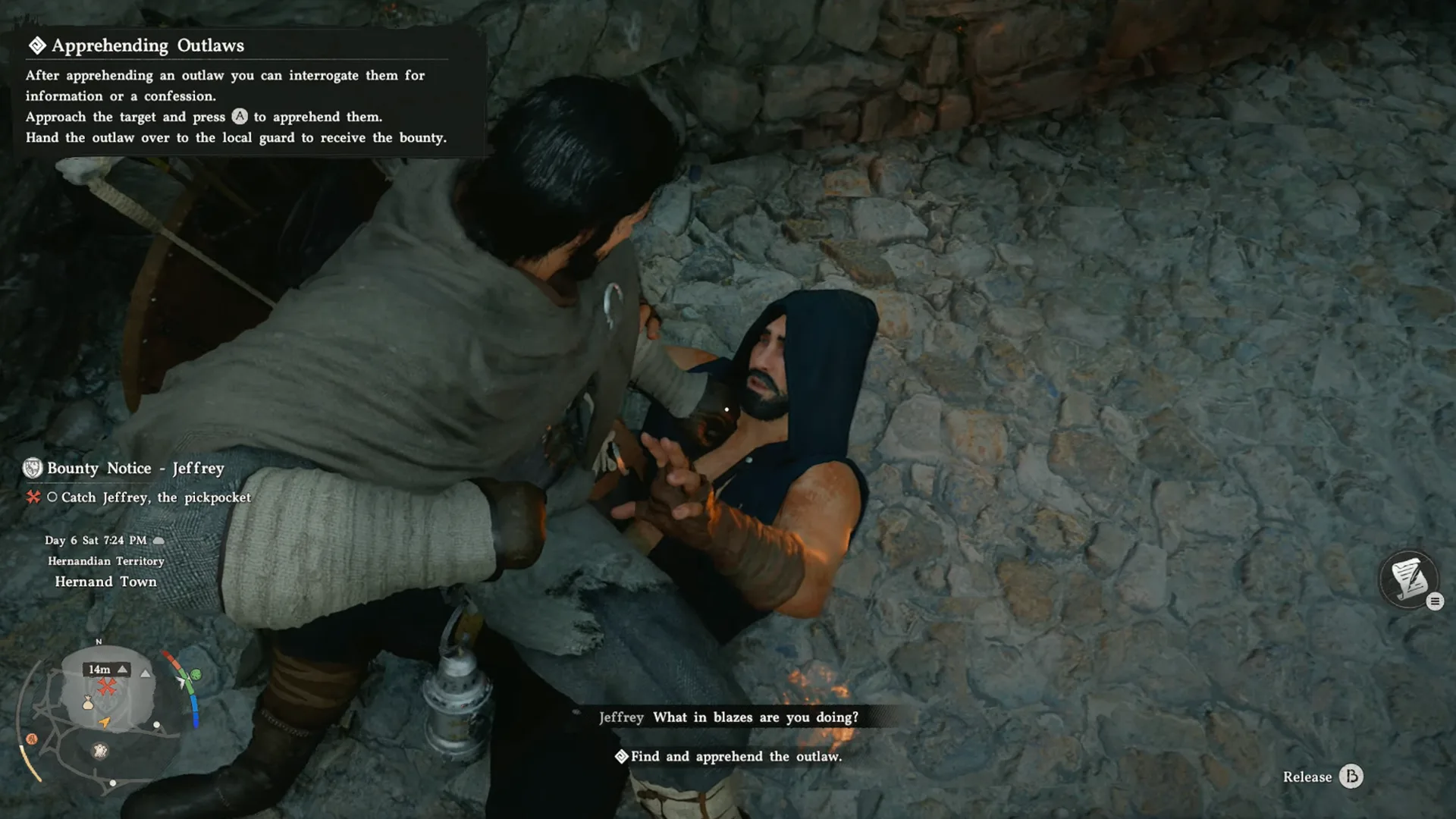Image resolution: width=1456 pixels, height=819 pixels.
Task: Click the money bag icon on the minimap
Action: (x=88, y=704)
